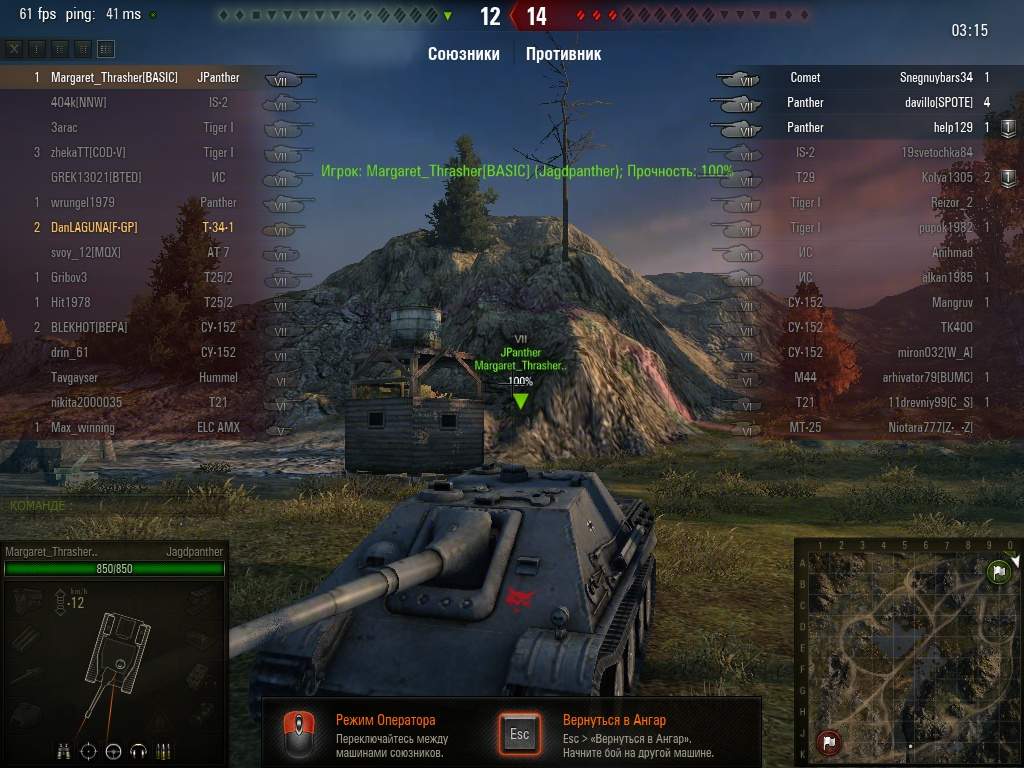Select nikita2000035's T21 row
1024x768 pixels.
(x=140, y=402)
